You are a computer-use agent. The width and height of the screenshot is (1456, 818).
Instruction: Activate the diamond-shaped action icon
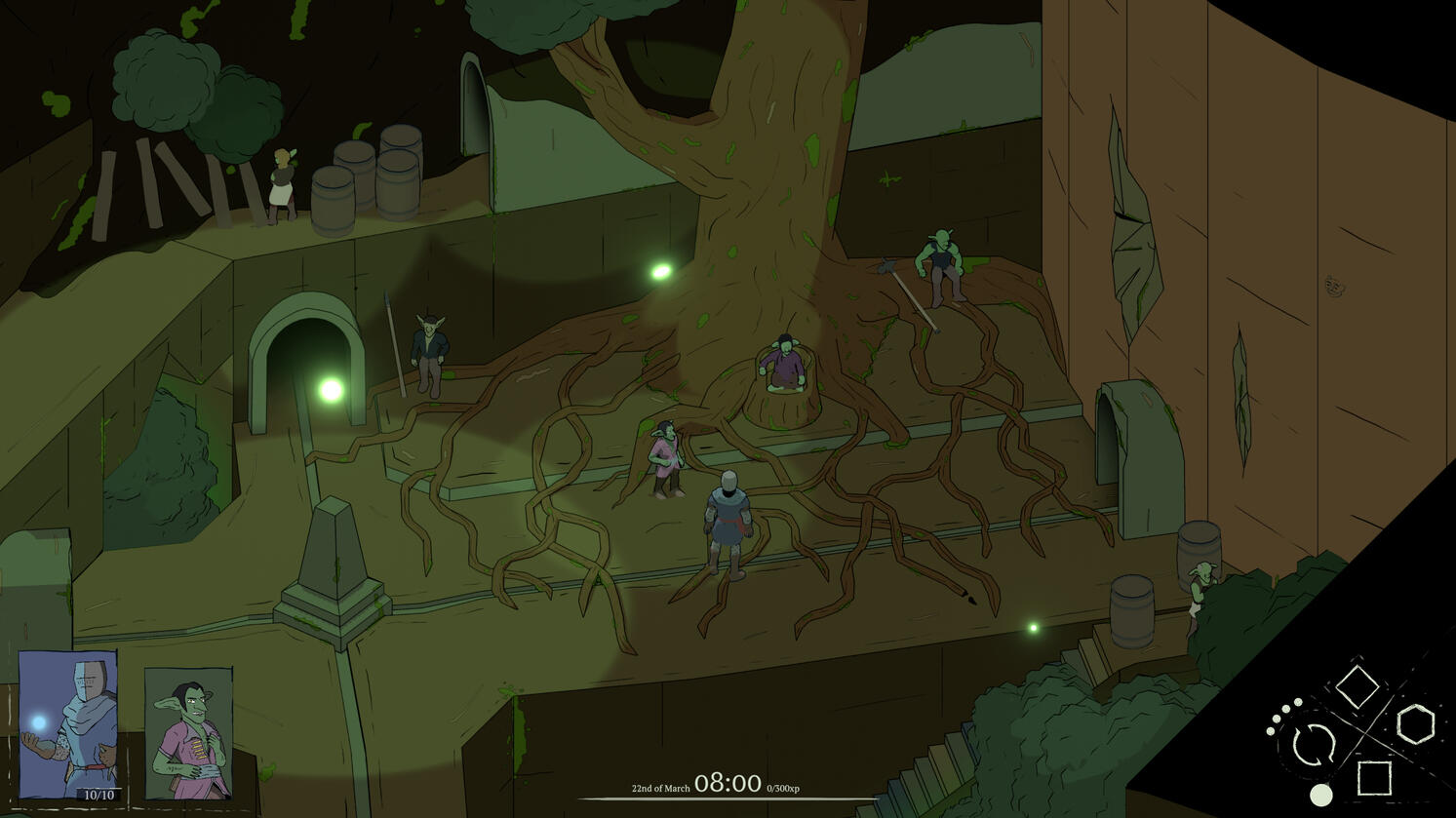[1357, 685]
